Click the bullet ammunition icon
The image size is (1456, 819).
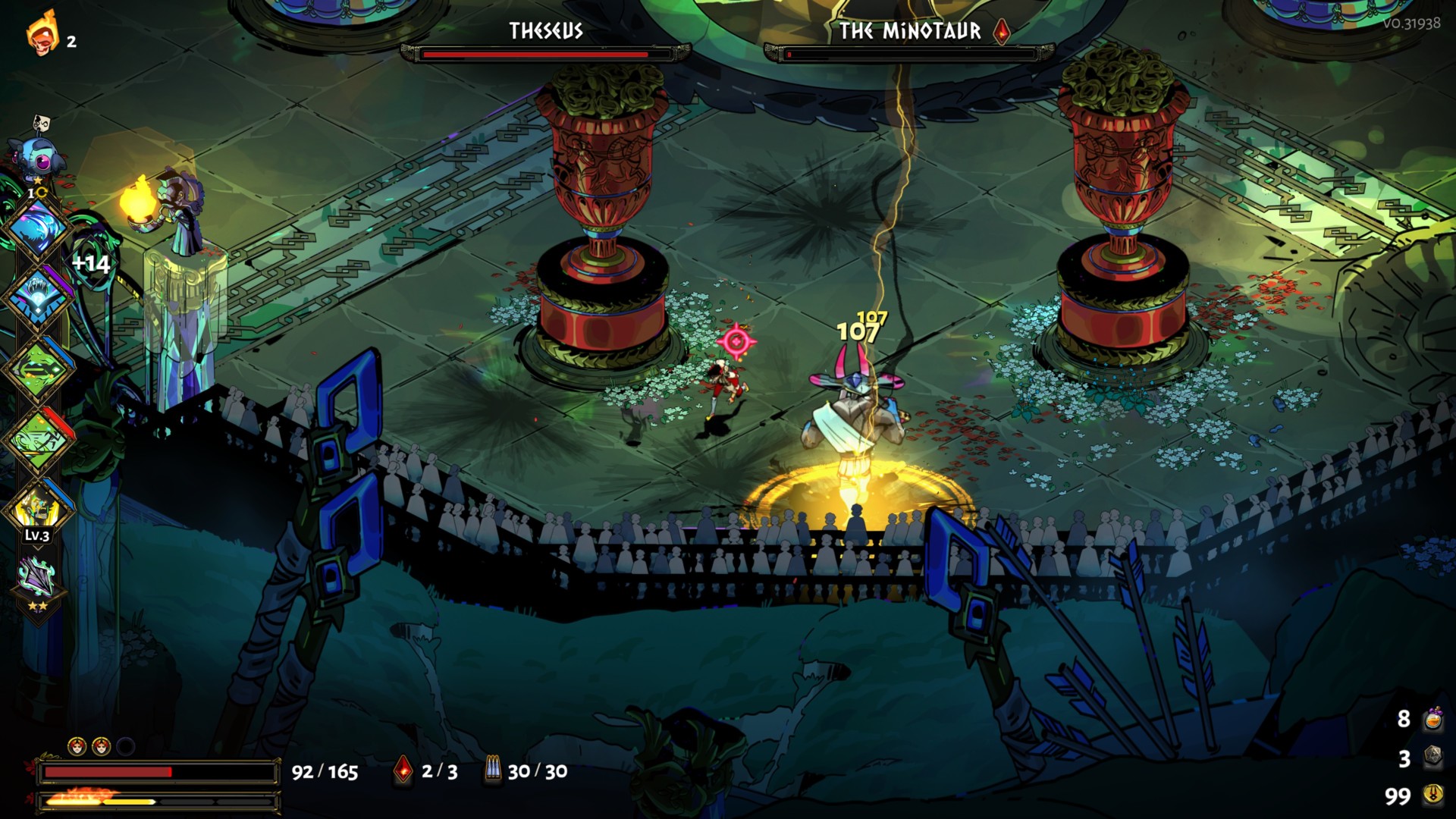[x=493, y=771]
